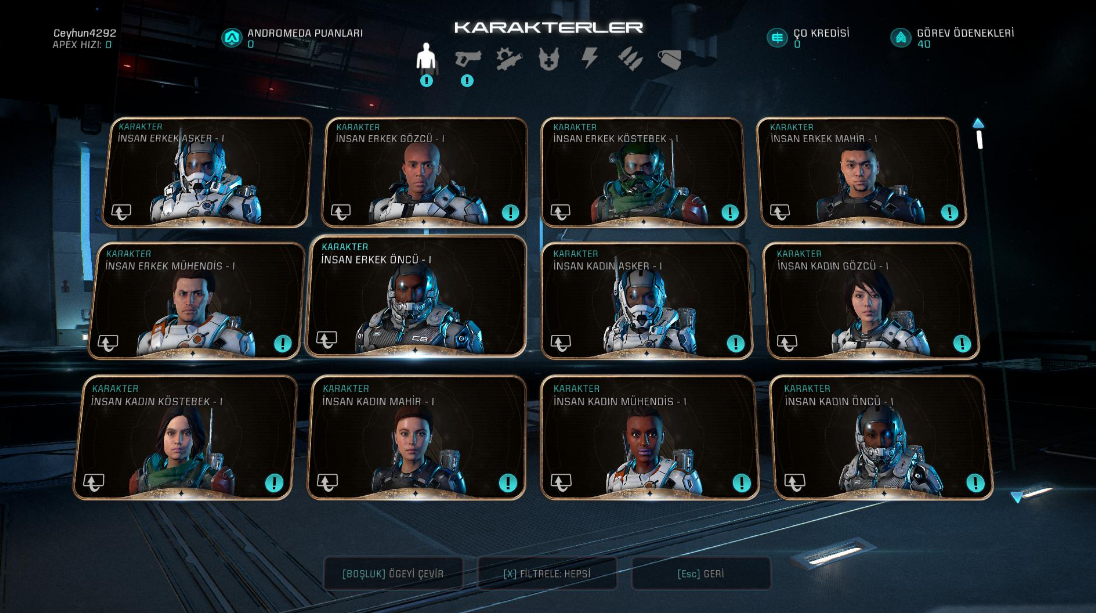Switch to the pistol weapons tab

[x=467, y=58]
